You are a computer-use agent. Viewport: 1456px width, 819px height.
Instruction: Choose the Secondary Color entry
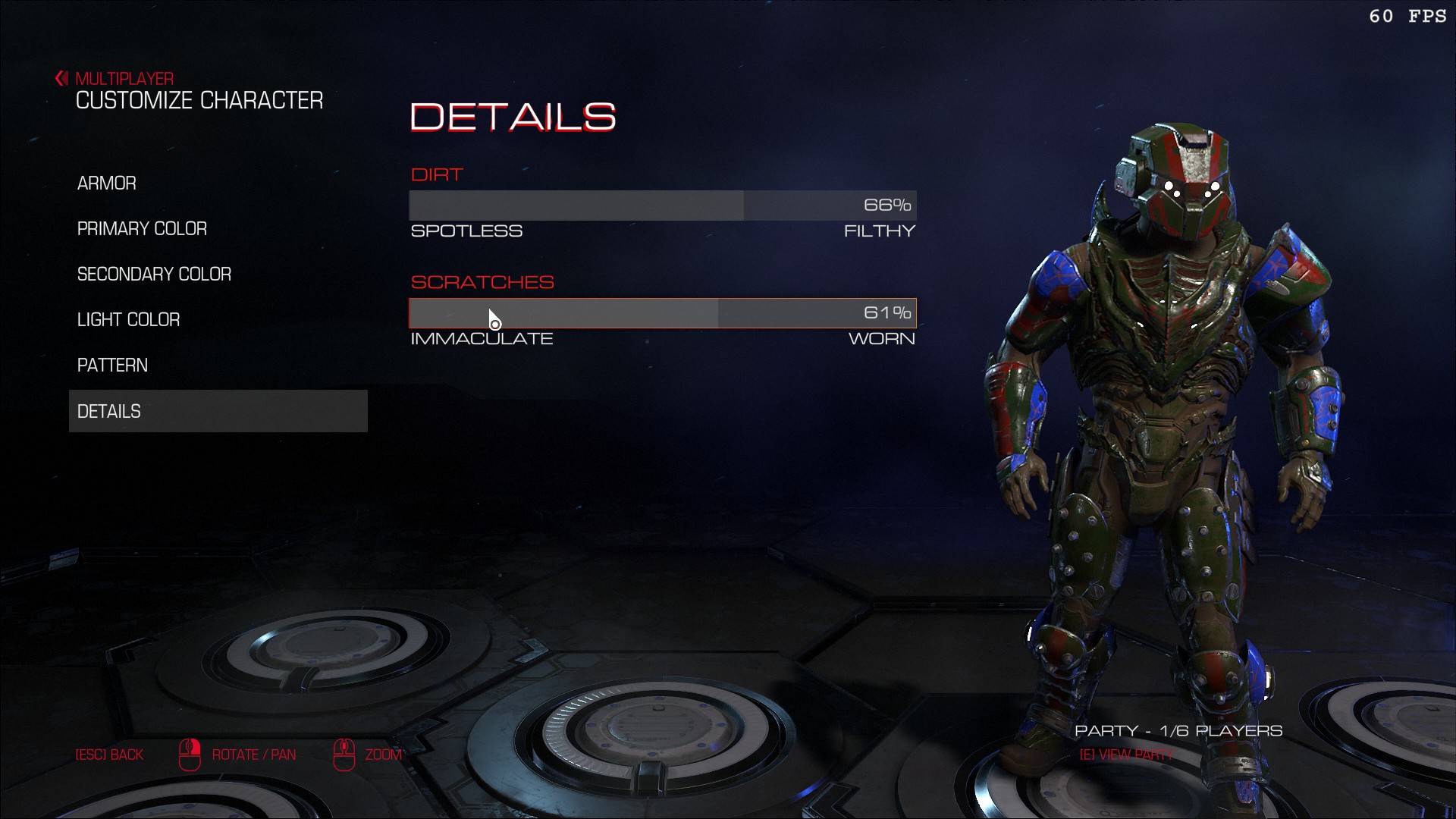click(x=154, y=275)
